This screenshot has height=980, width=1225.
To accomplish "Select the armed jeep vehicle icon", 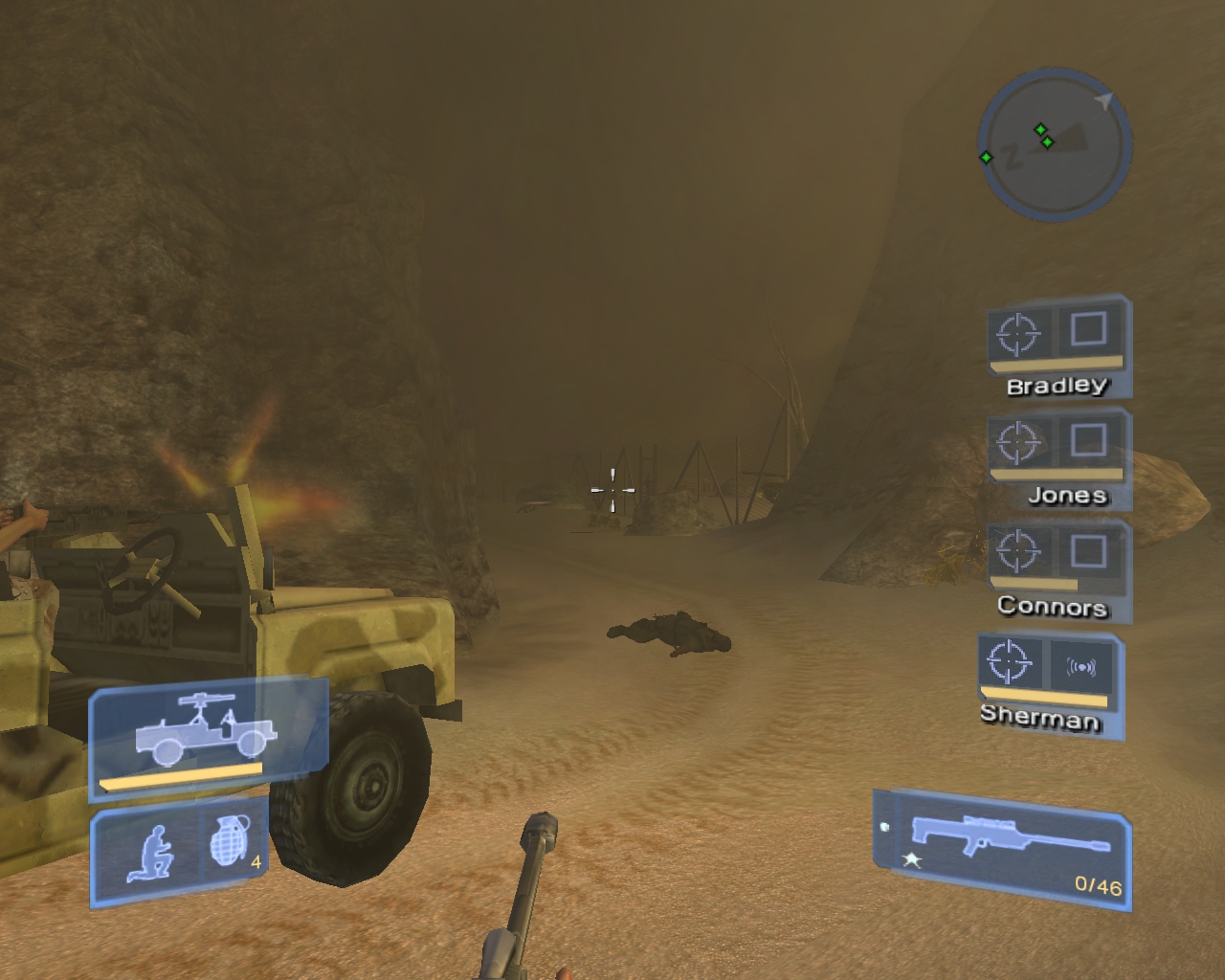I will coord(207,737).
